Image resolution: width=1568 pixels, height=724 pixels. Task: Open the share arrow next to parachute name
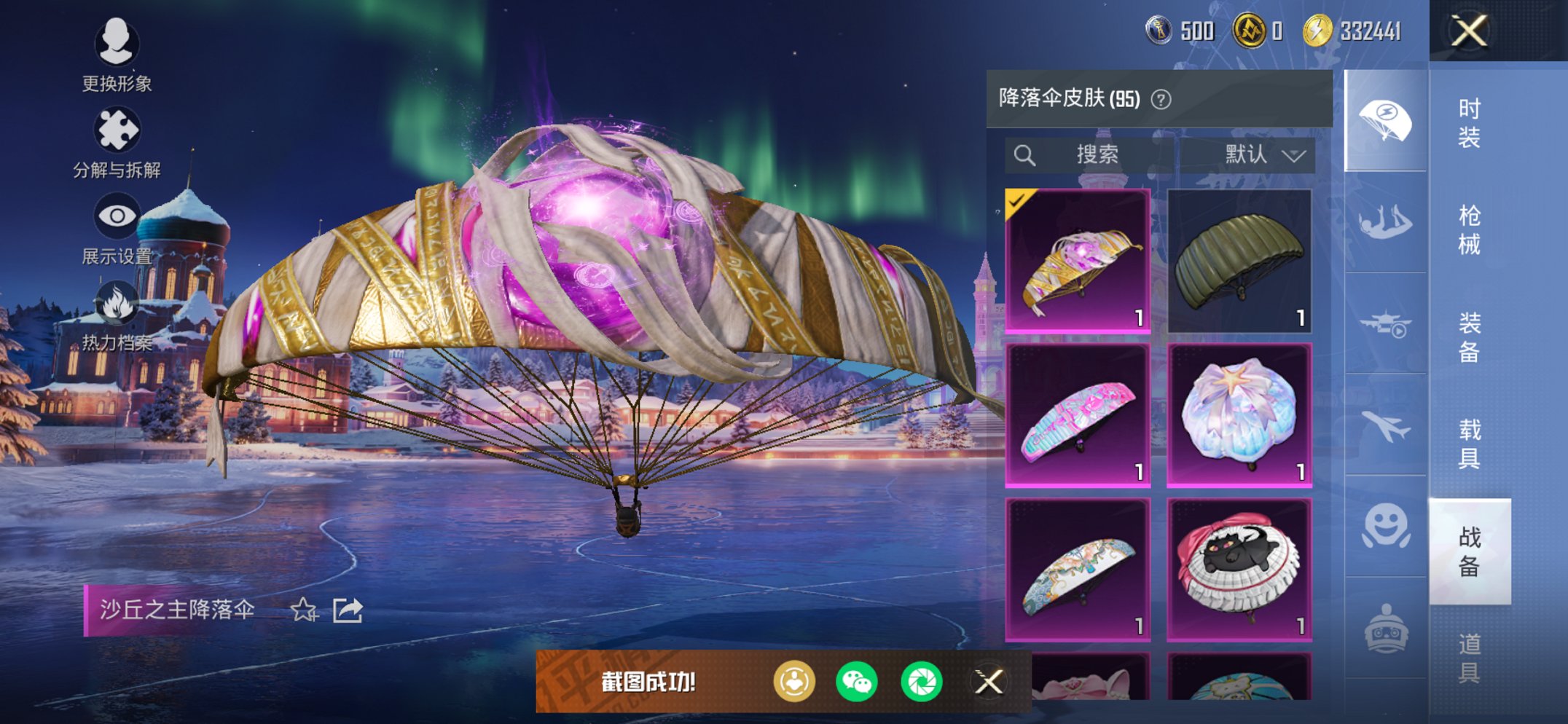click(348, 610)
